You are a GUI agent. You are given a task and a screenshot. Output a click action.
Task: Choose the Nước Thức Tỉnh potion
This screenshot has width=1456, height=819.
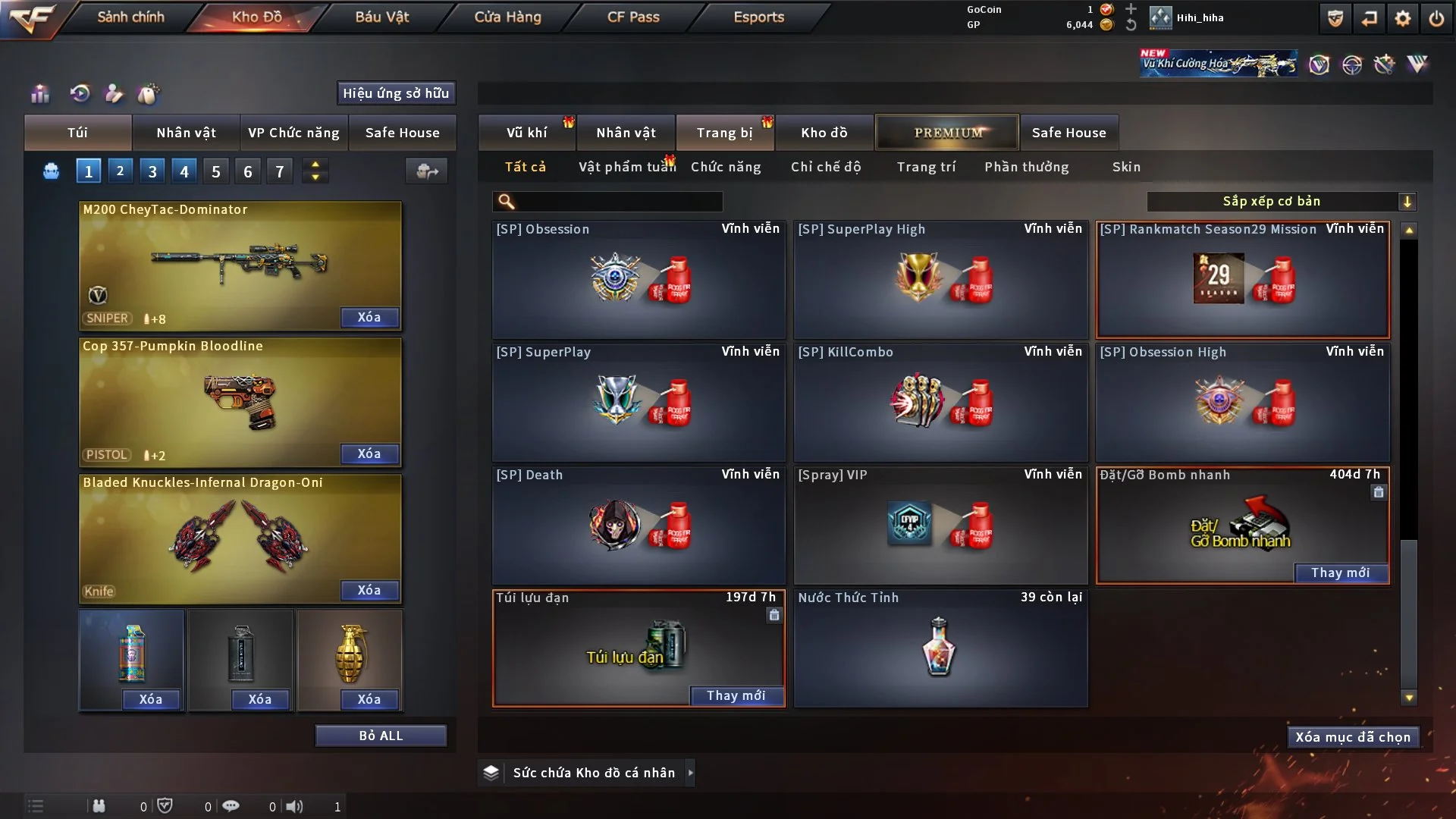[940, 648]
